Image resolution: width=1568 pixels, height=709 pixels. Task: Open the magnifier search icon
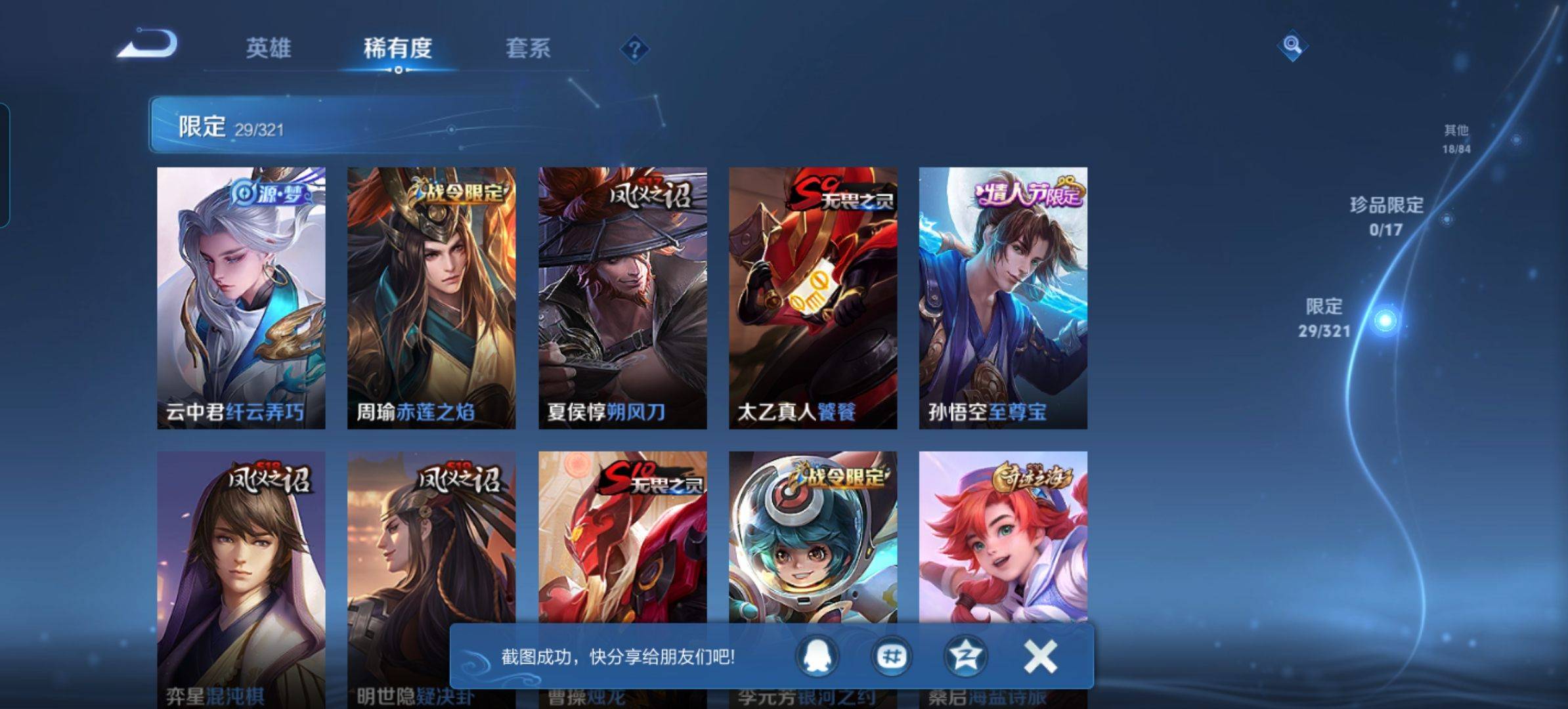point(1292,45)
